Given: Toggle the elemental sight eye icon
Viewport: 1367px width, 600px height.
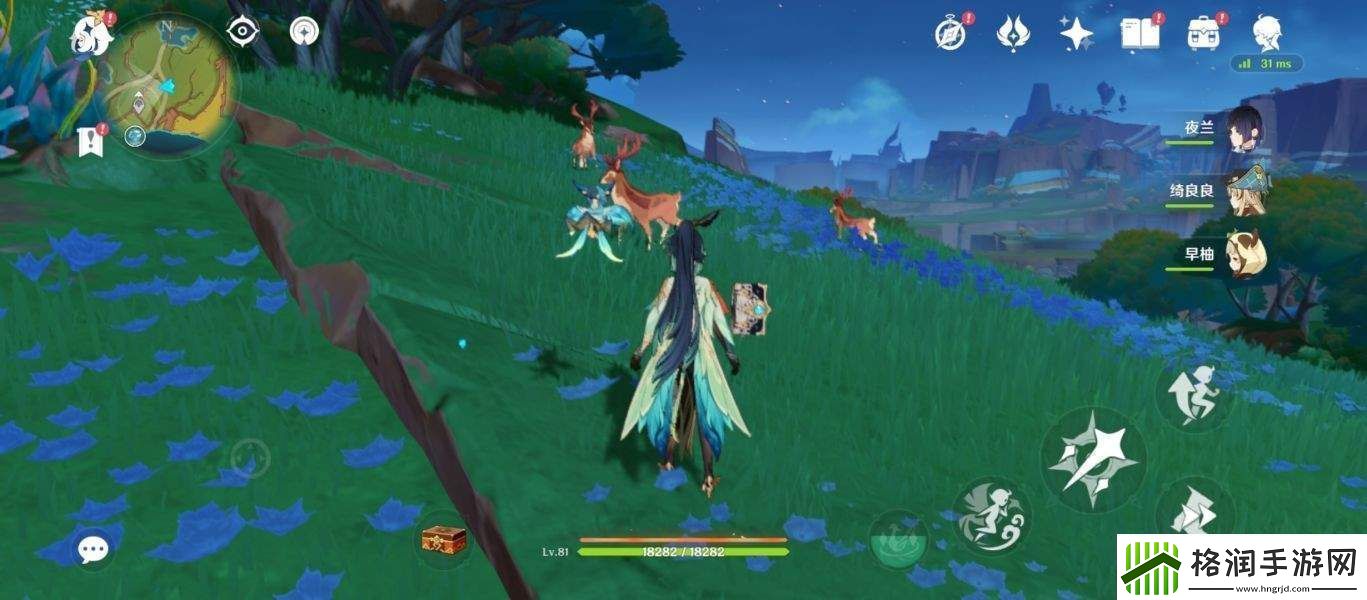Looking at the screenshot, I should pyautogui.click(x=242, y=32).
